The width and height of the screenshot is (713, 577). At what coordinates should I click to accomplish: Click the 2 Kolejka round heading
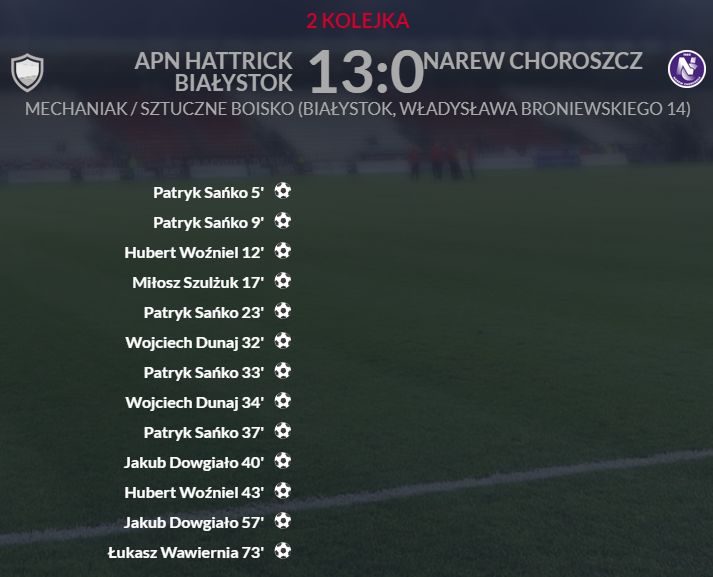357,21
